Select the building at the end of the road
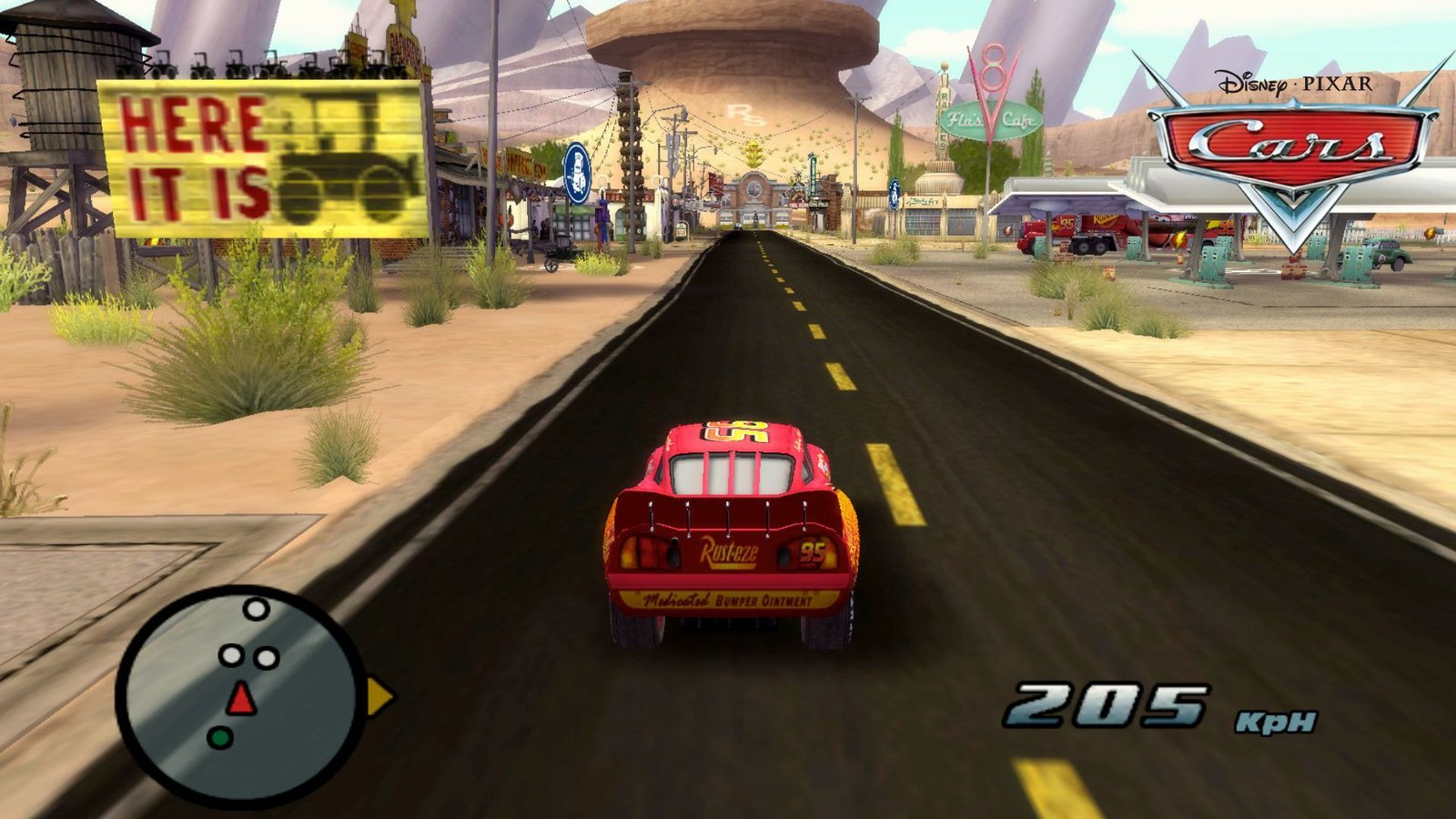Image resolution: width=1456 pixels, height=819 pixels. click(755, 196)
